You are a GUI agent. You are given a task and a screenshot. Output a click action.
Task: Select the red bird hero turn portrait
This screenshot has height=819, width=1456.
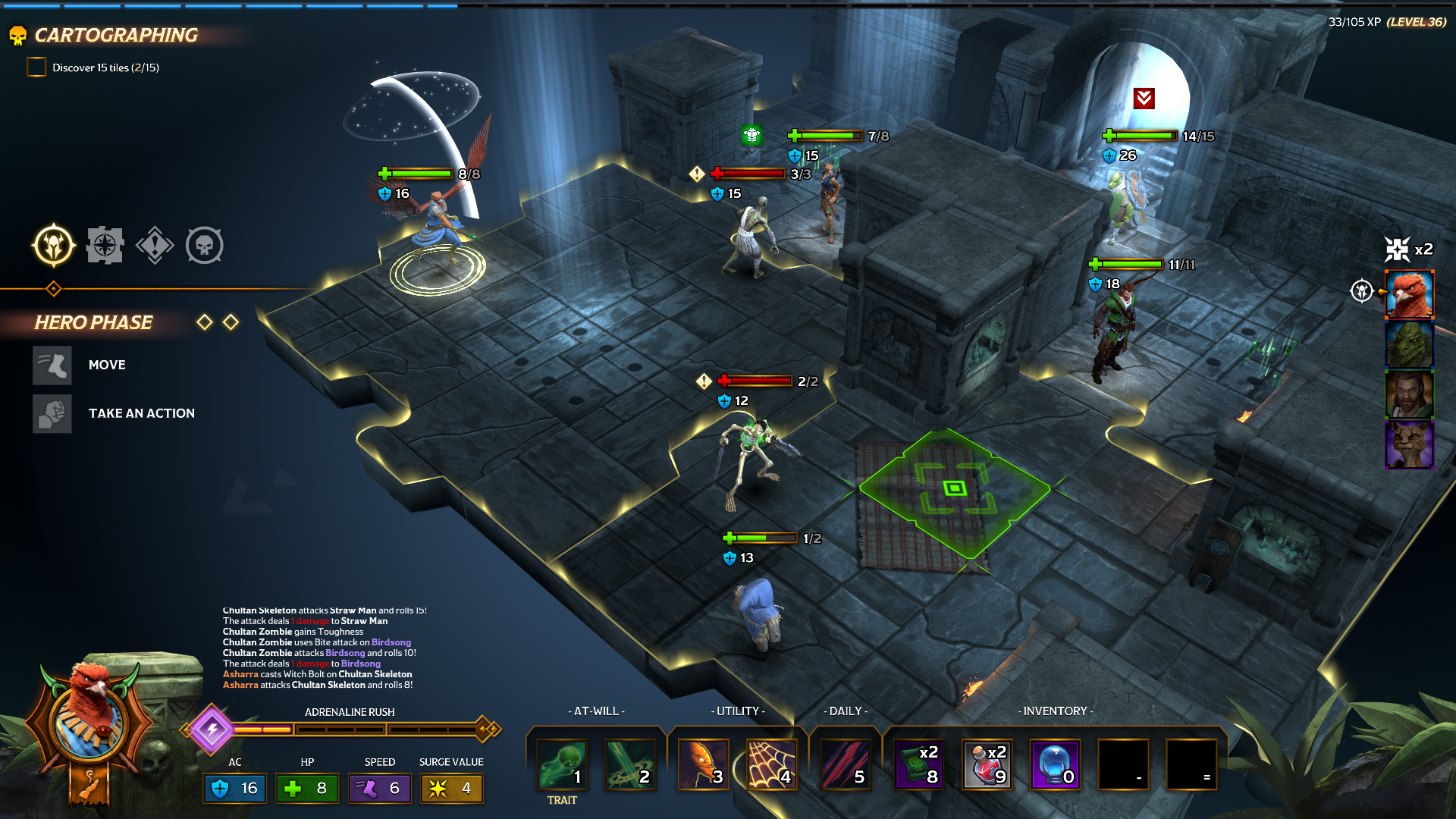[x=1409, y=294]
